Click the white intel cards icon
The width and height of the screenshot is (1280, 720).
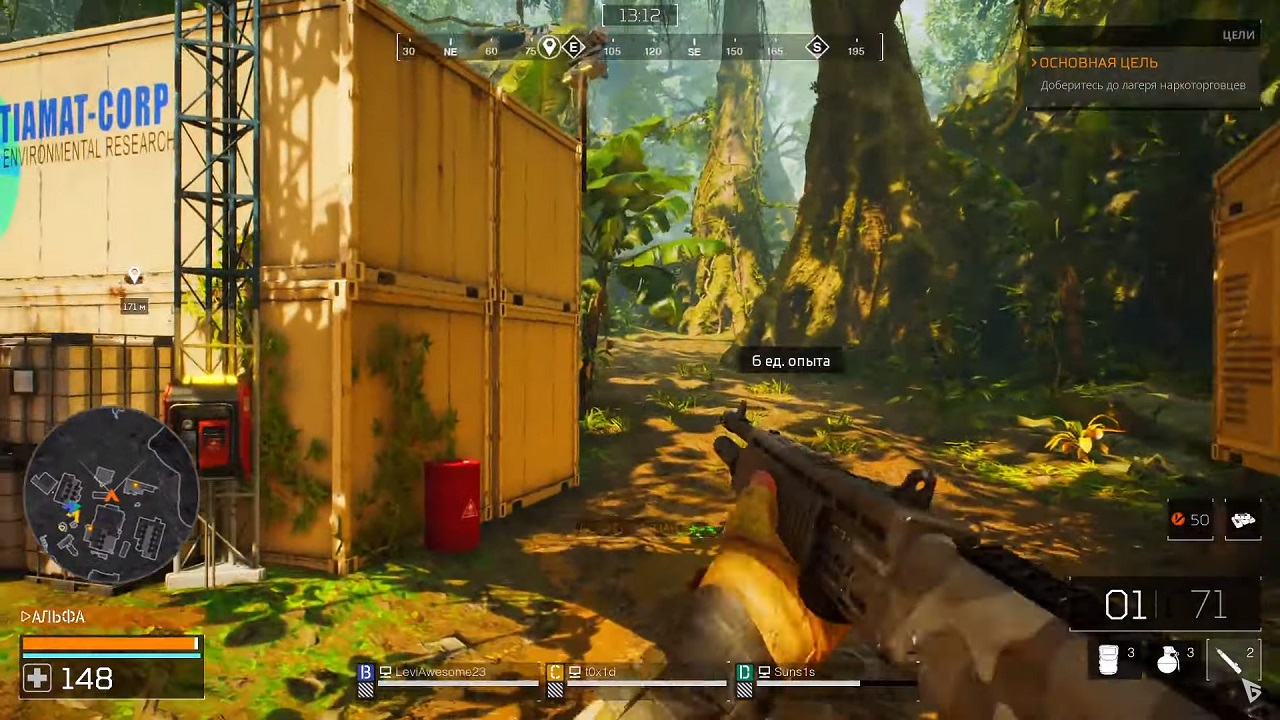click(1243, 520)
